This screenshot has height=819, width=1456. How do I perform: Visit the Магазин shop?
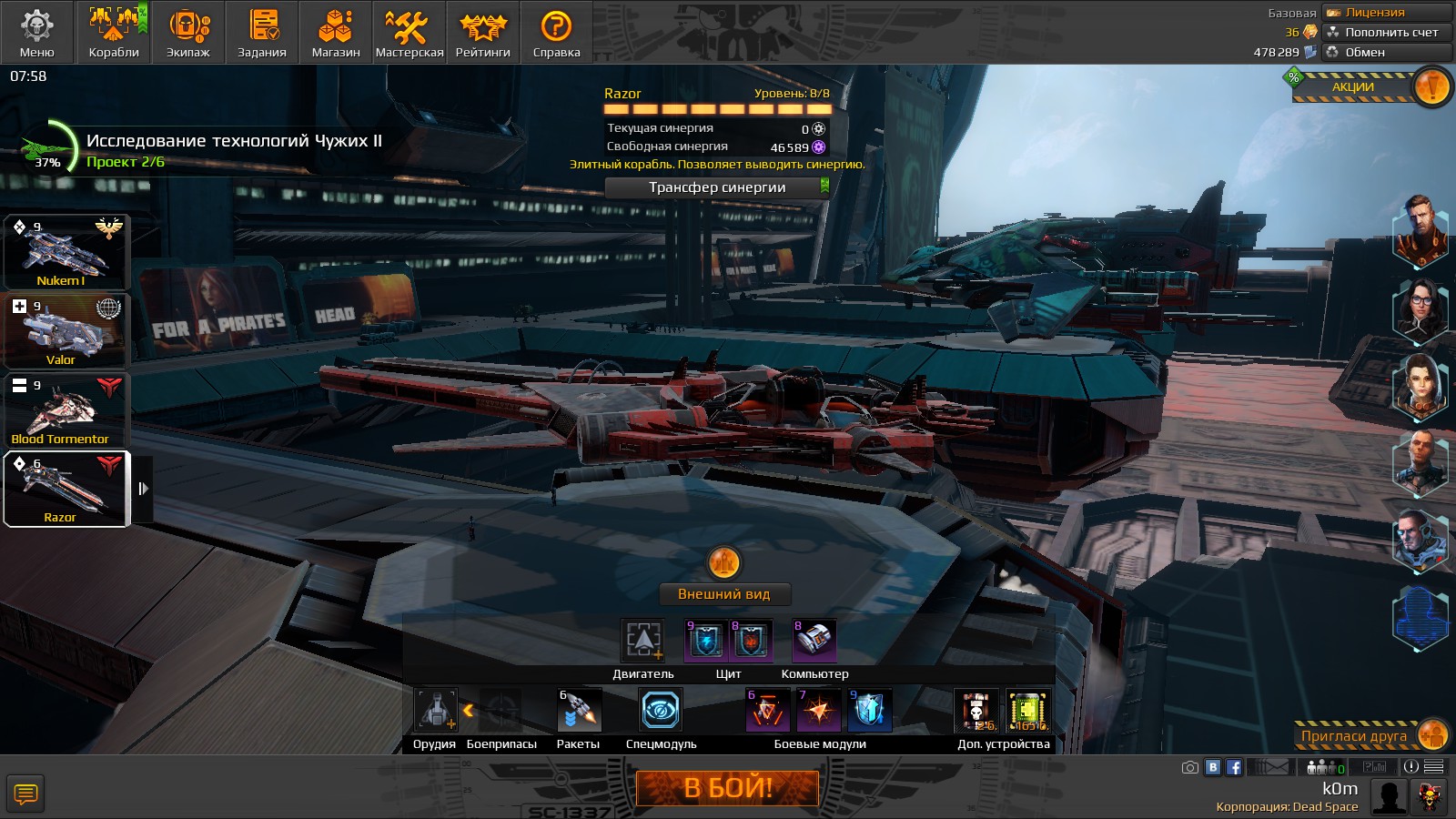(x=336, y=33)
